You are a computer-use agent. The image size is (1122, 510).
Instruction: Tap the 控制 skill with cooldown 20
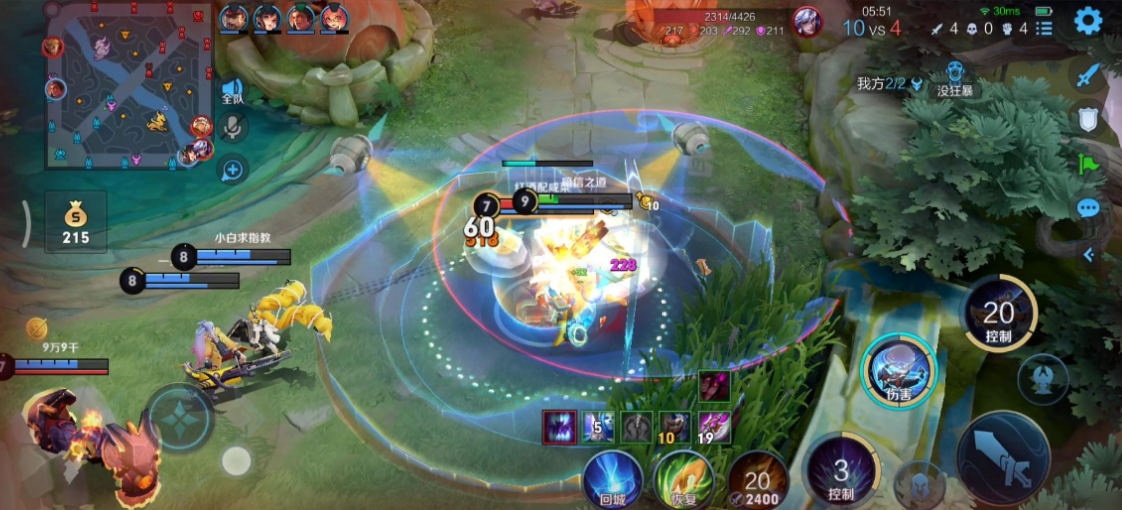point(999,314)
